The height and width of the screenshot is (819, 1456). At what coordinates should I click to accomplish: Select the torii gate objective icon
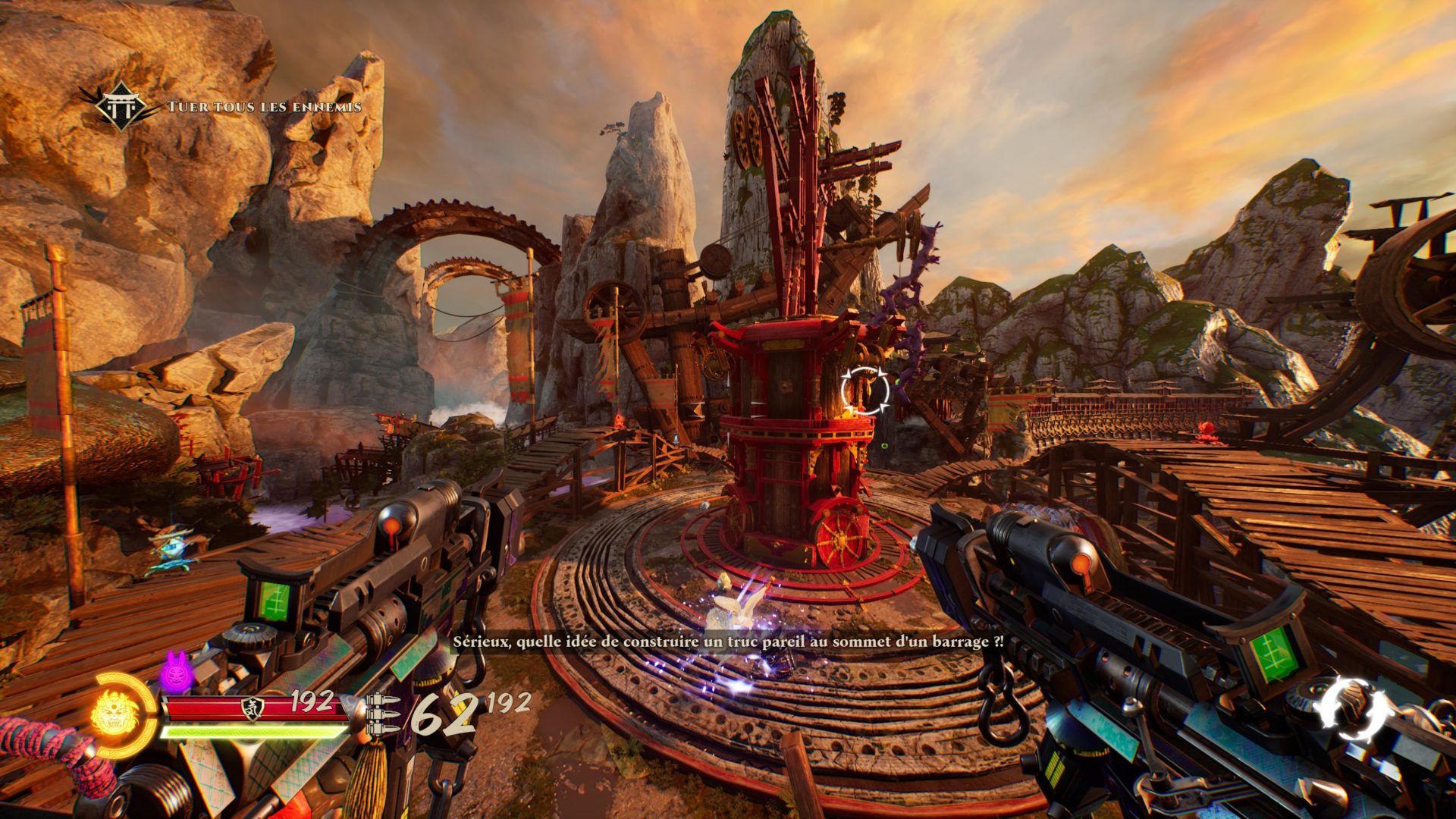point(121,107)
